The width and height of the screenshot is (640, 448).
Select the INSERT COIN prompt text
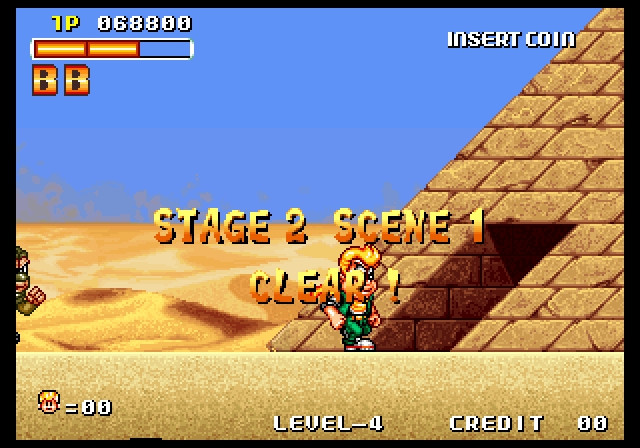(x=511, y=39)
